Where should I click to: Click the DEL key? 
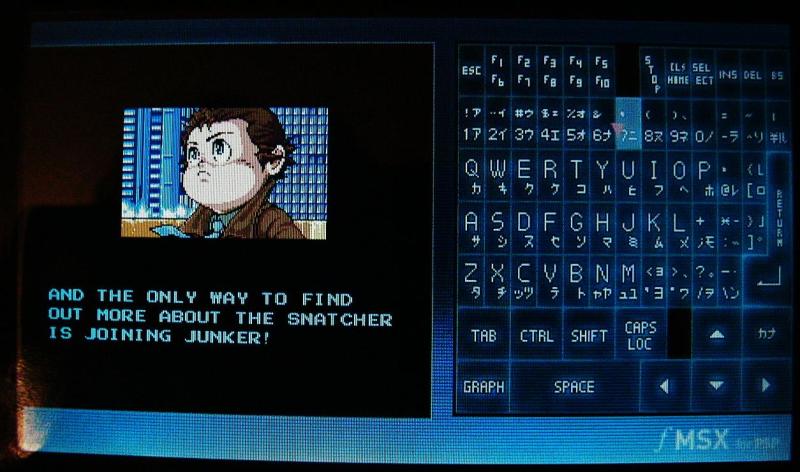[x=752, y=71]
